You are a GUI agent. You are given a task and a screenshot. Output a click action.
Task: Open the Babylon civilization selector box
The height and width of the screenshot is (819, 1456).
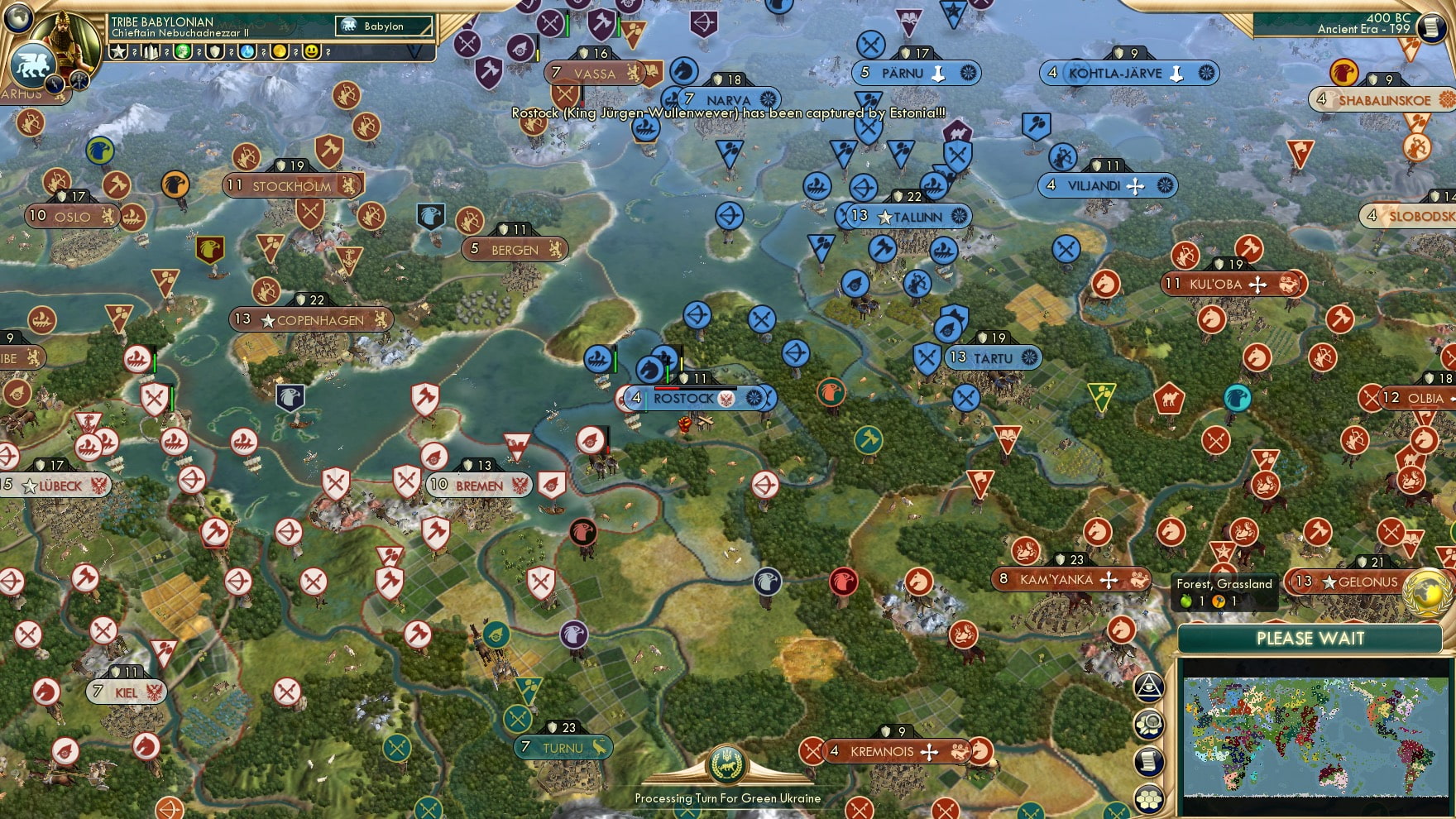385,26
